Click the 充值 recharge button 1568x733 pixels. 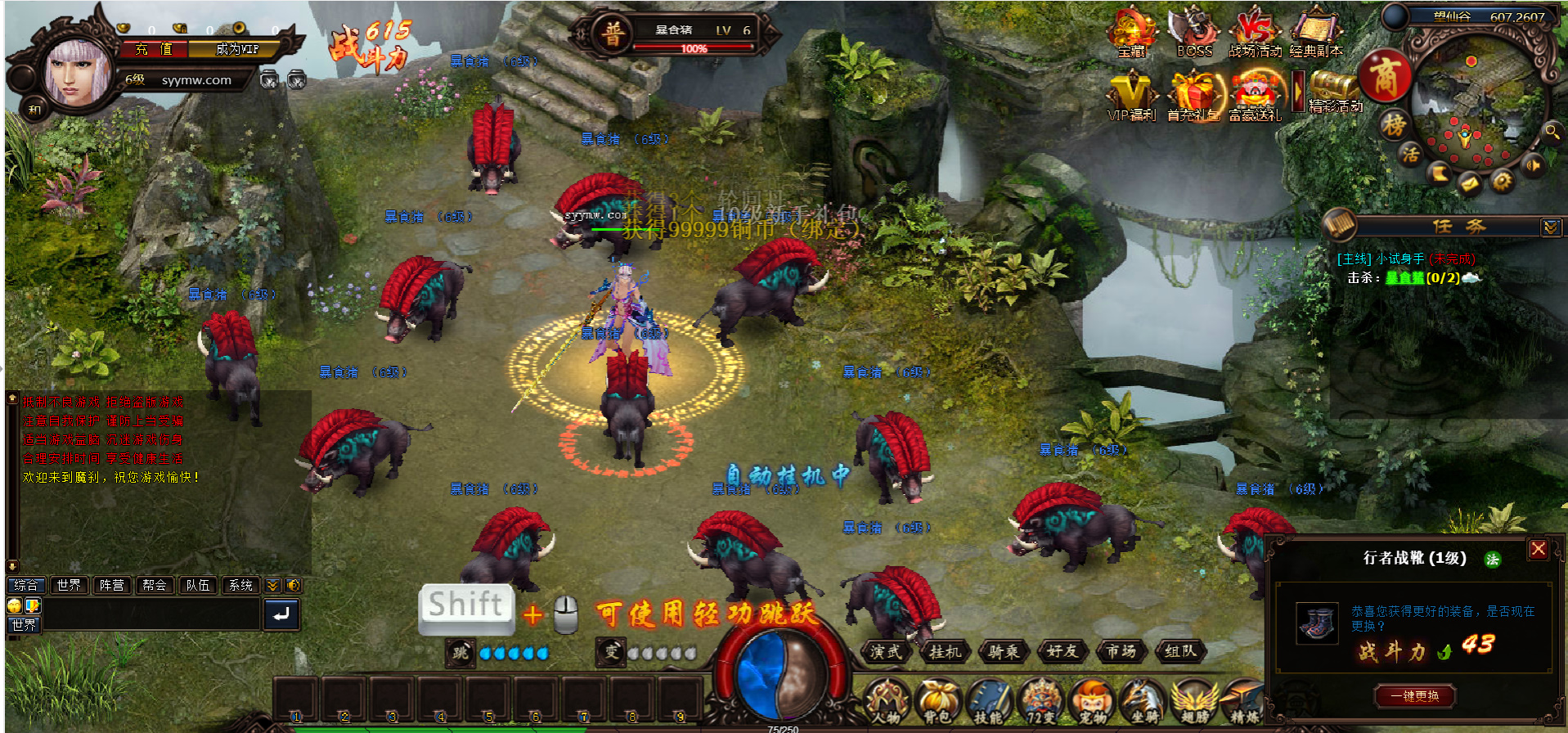pos(155,49)
